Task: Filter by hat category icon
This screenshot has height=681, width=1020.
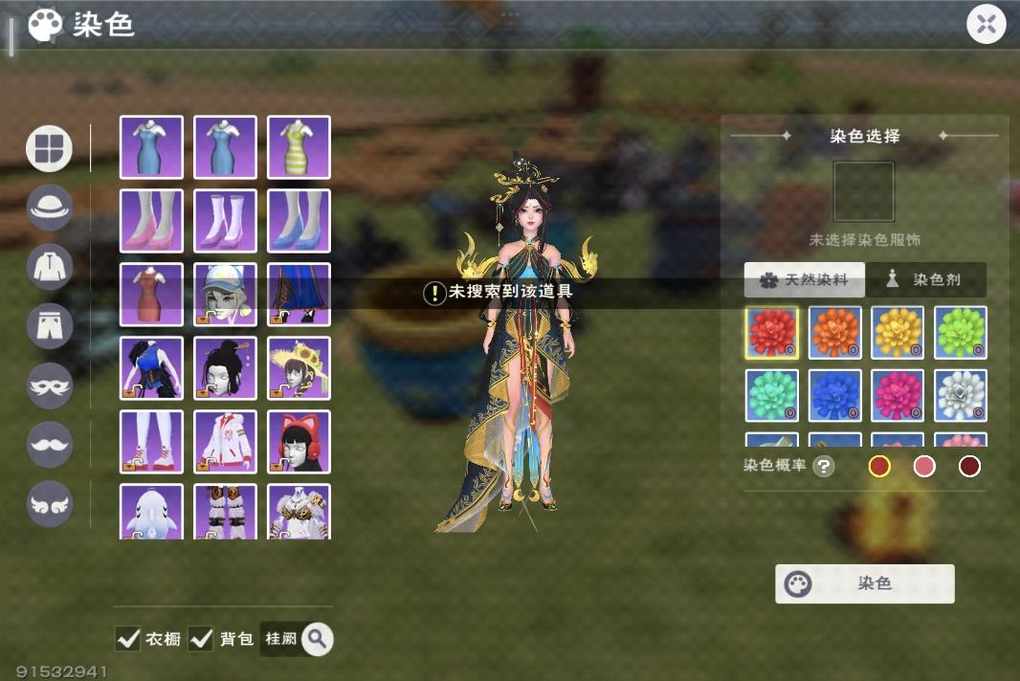Action: (x=50, y=207)
